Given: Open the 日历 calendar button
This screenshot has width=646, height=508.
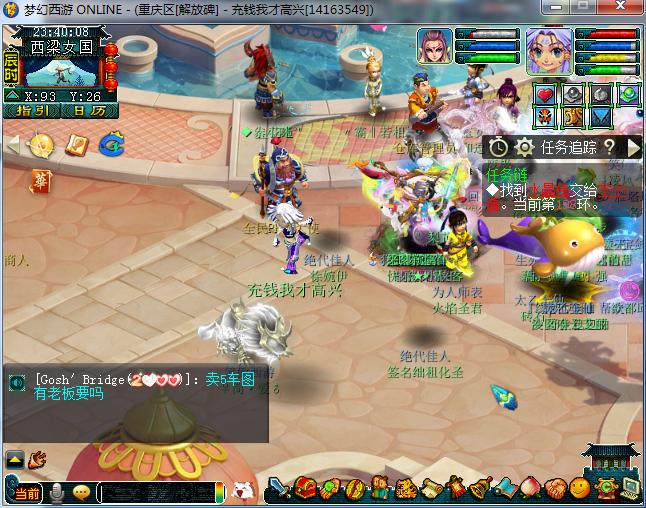Looking at the screenshot, I should [x=88, y=111].
